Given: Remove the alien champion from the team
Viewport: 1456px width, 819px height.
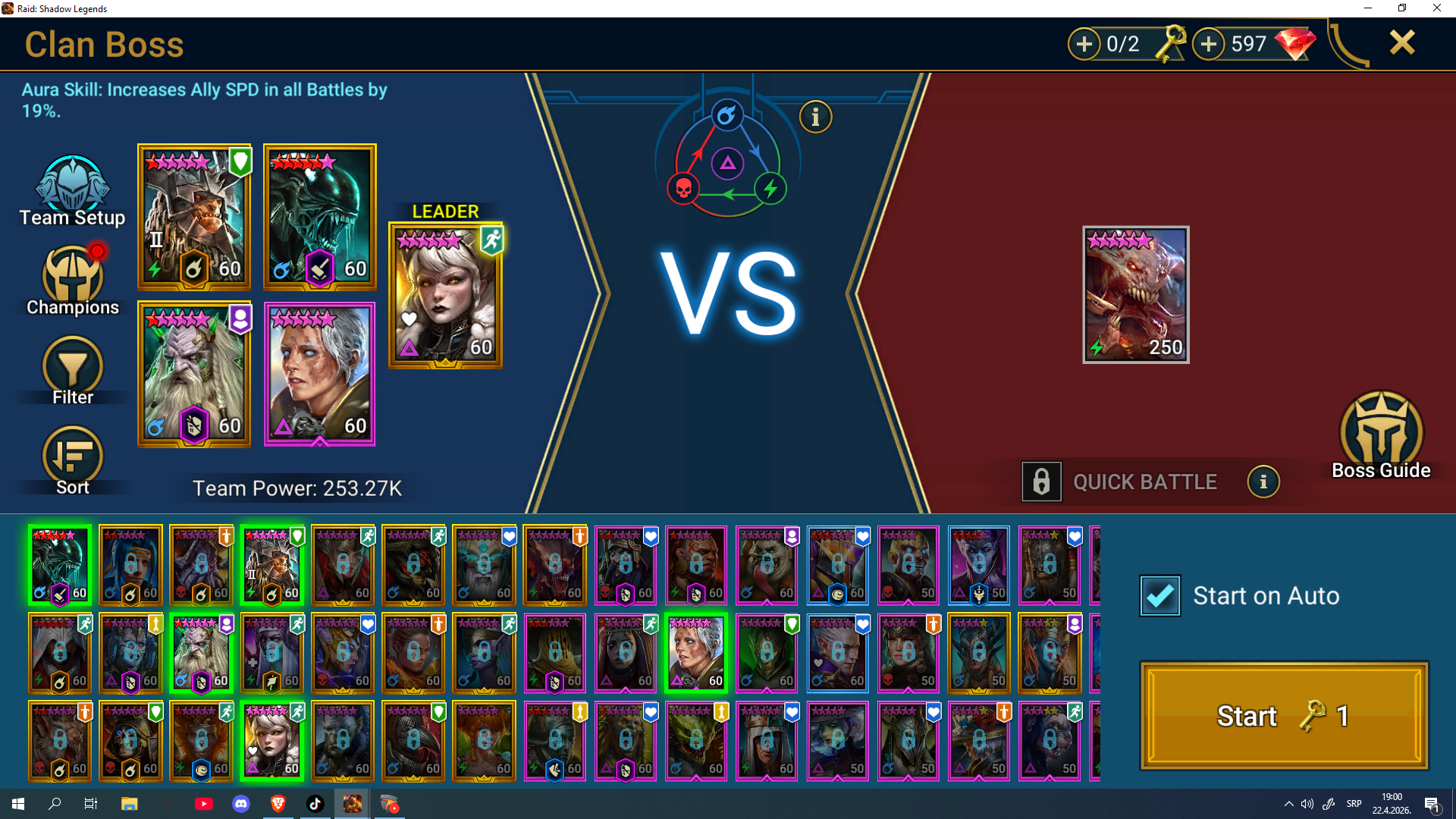Looking at the screenshot, I should [x=319, y=217].
